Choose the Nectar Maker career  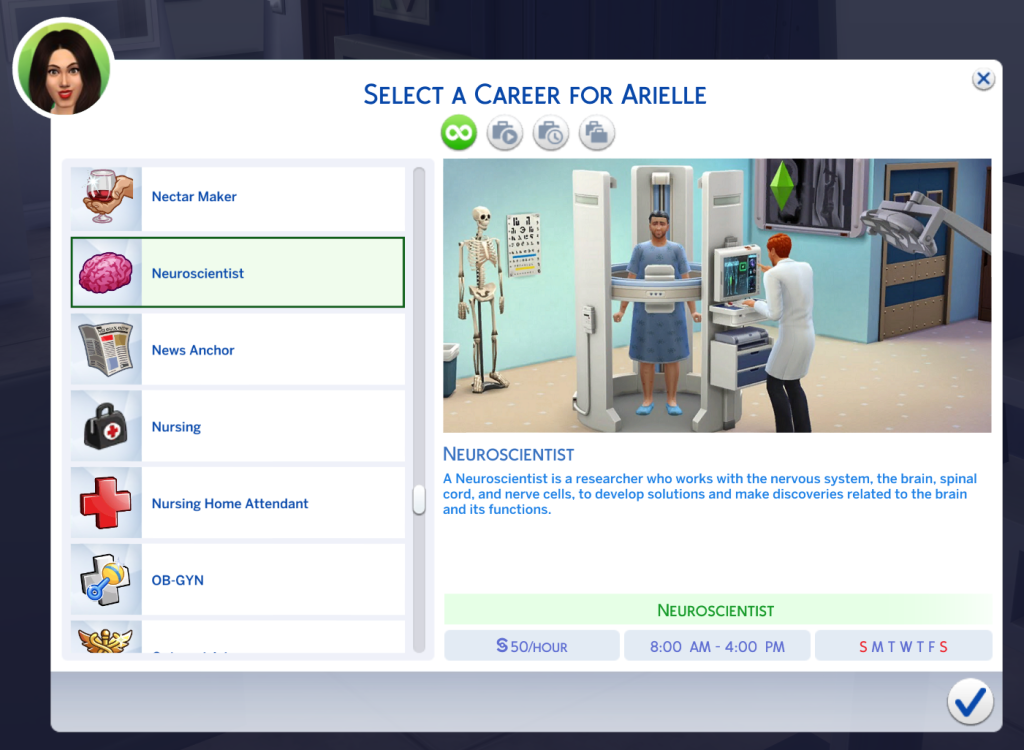point(238,197)
